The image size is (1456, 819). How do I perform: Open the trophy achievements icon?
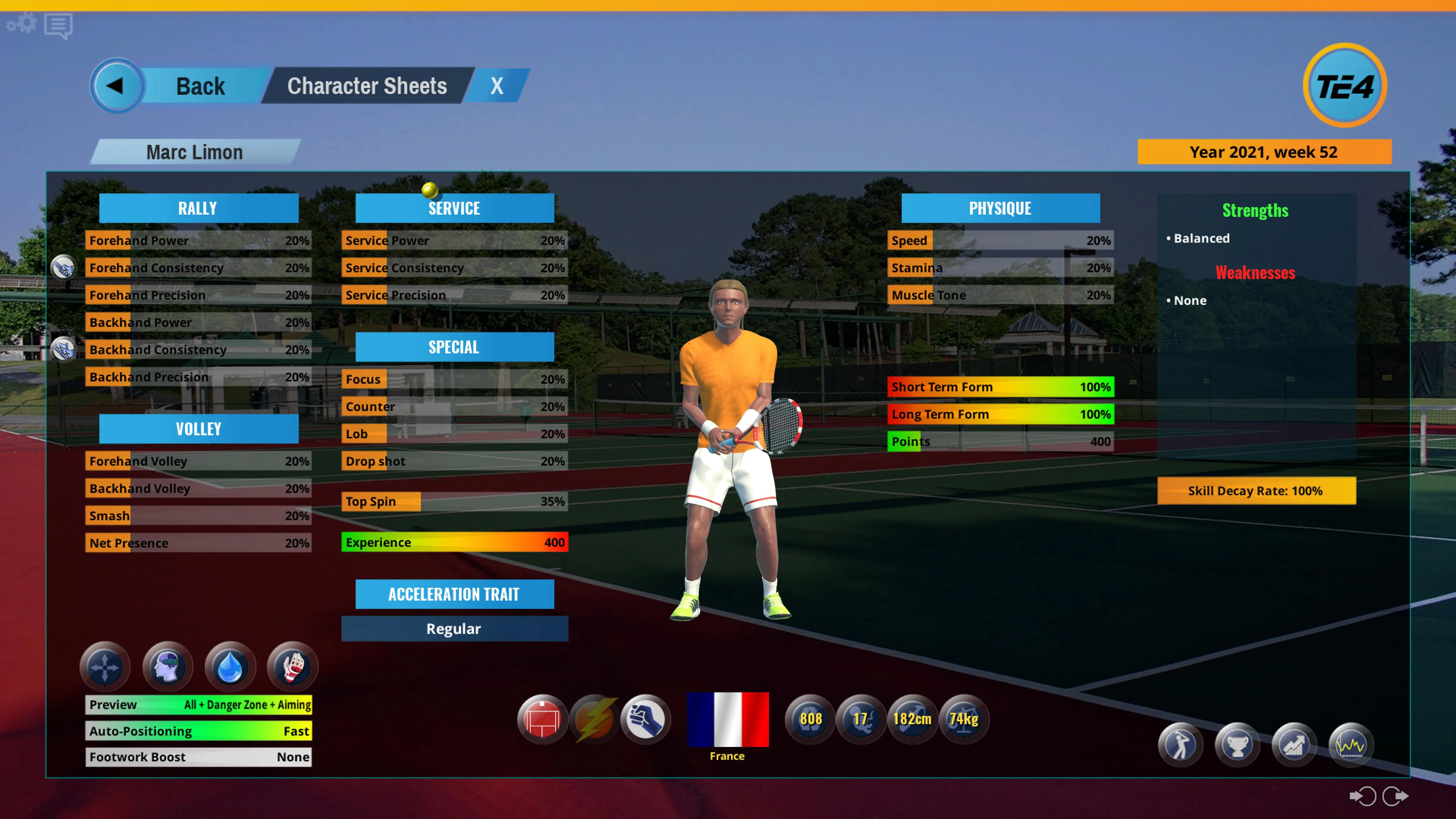point(1237,745)
